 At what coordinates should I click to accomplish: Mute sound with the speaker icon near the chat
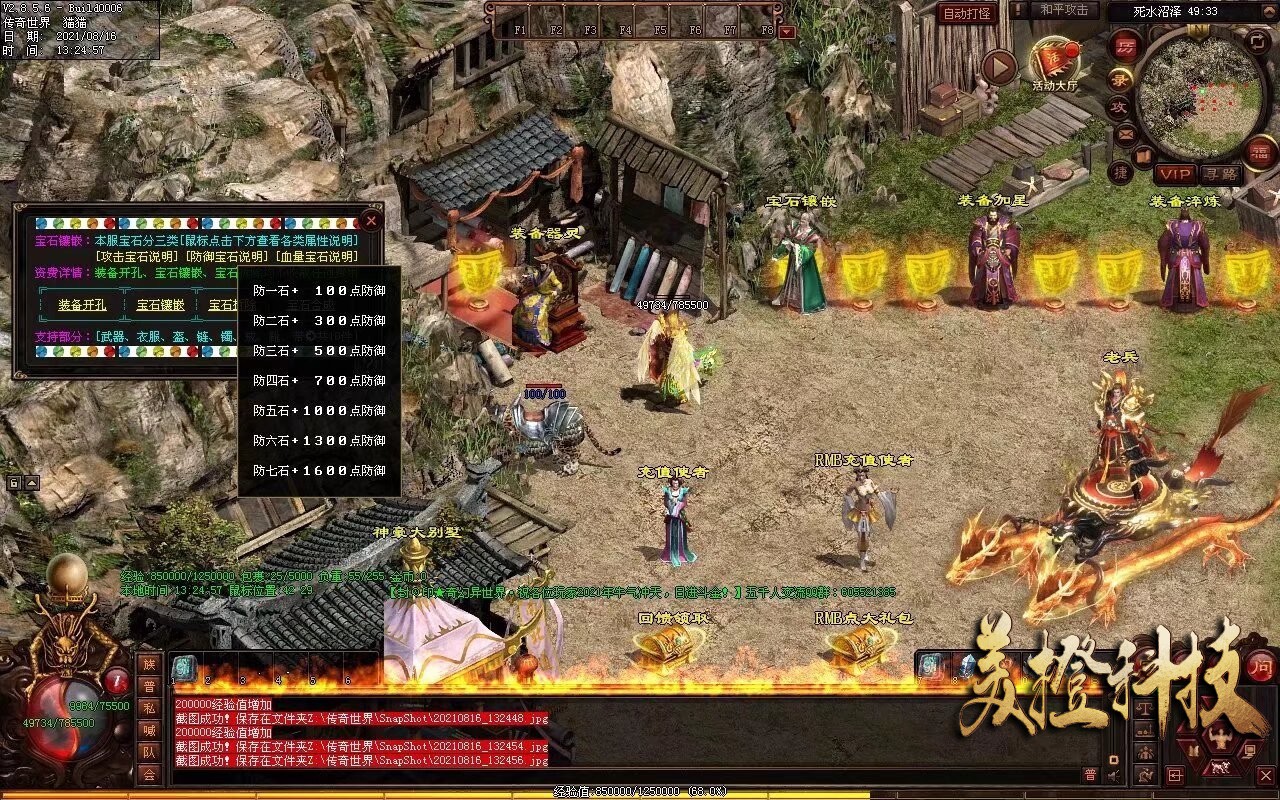click(x=1113, y=775)
